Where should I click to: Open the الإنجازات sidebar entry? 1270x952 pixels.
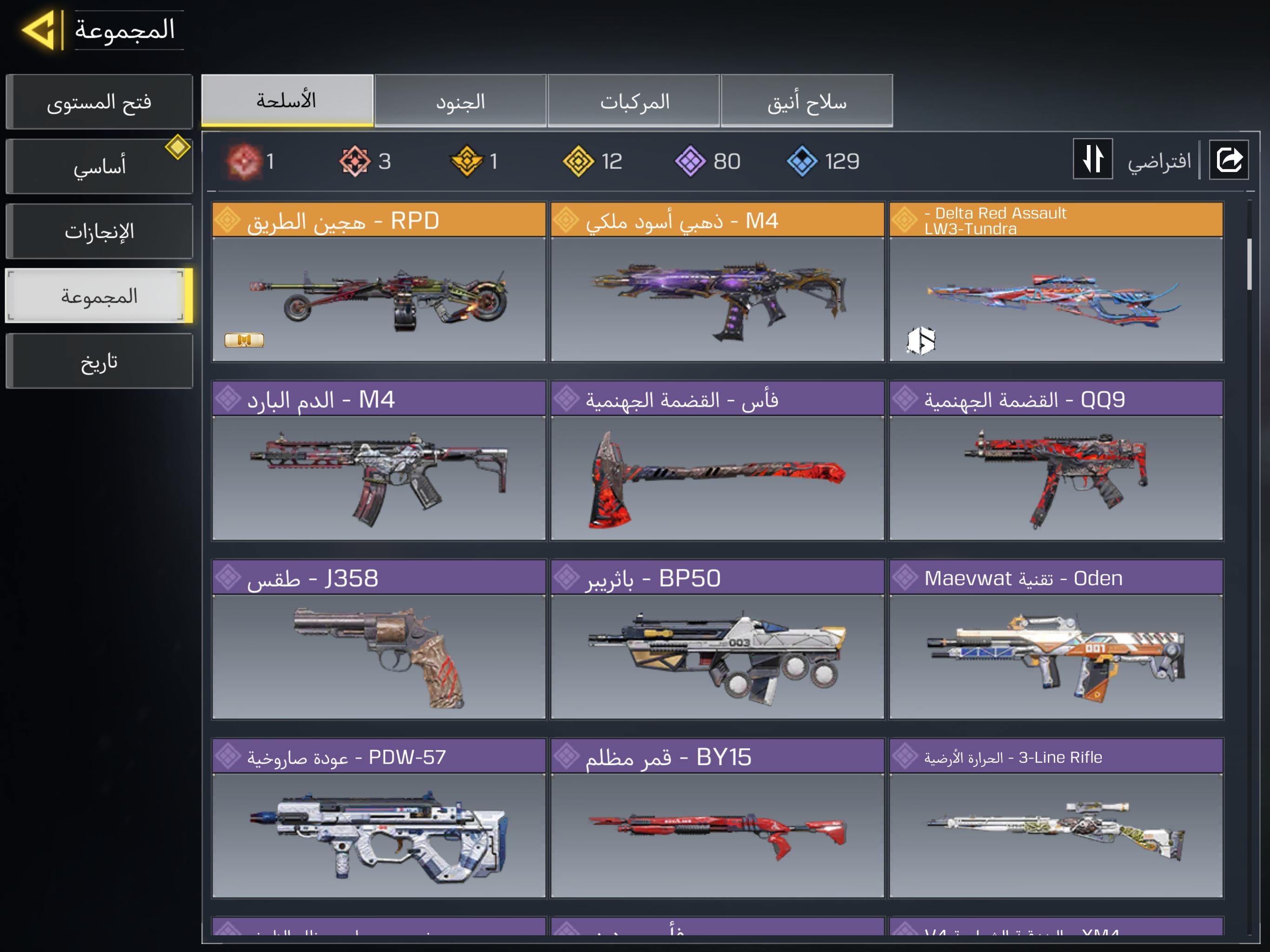click(99, 231)
